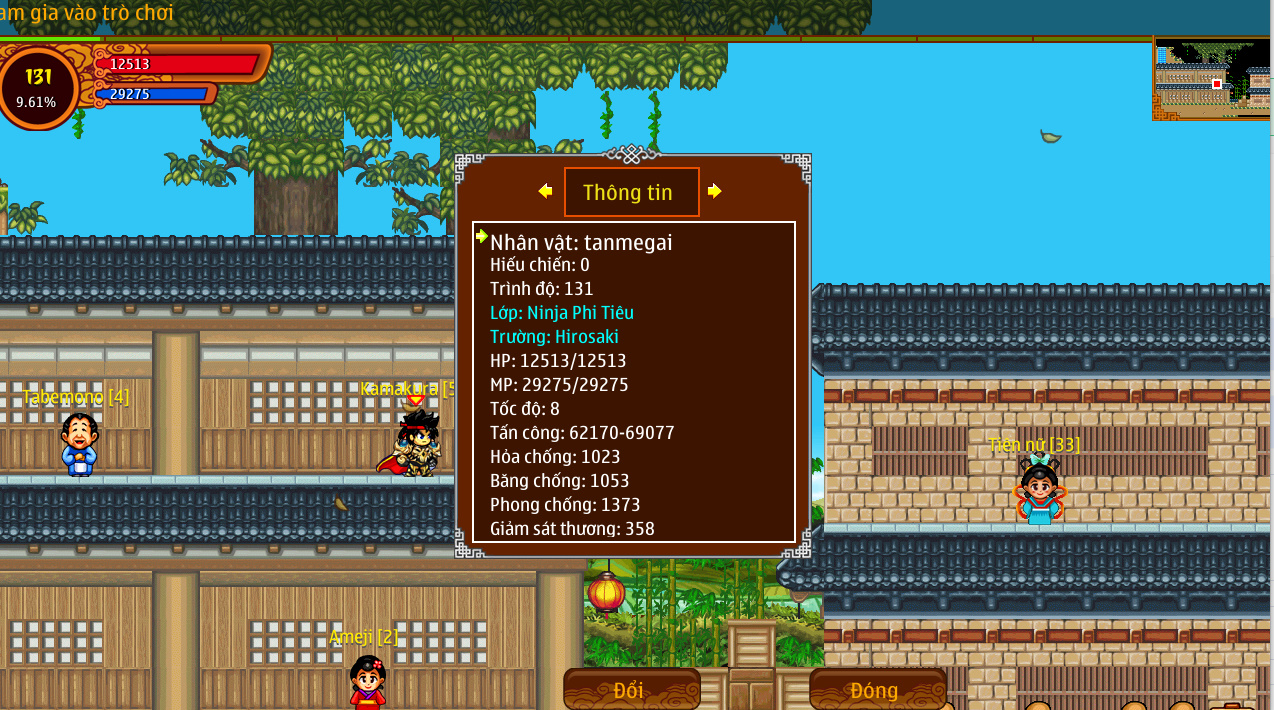Switch to the previous tab with left arrow
1274x710 pixels.
tap(545, 191)
